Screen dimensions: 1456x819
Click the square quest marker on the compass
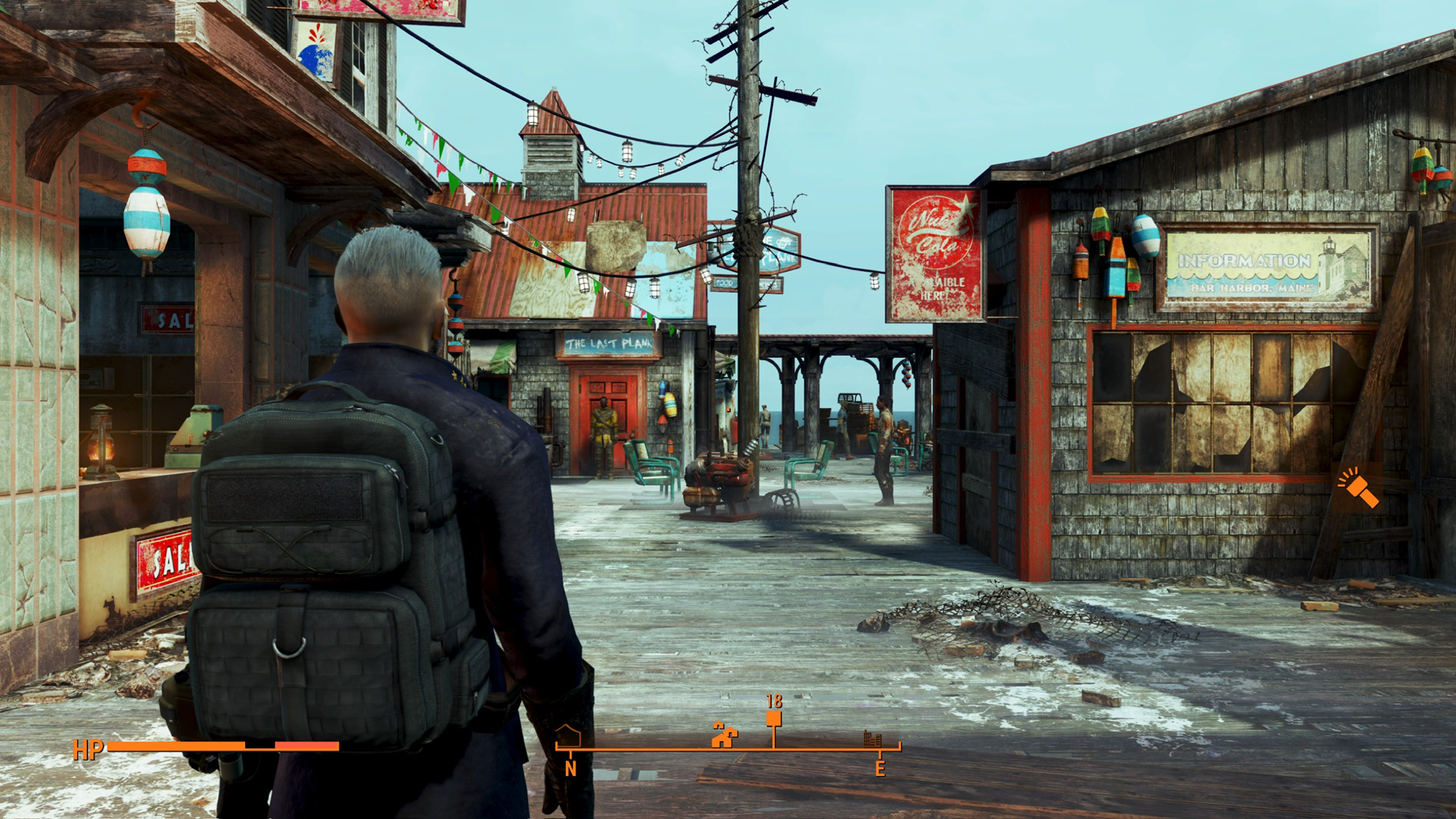773,719
